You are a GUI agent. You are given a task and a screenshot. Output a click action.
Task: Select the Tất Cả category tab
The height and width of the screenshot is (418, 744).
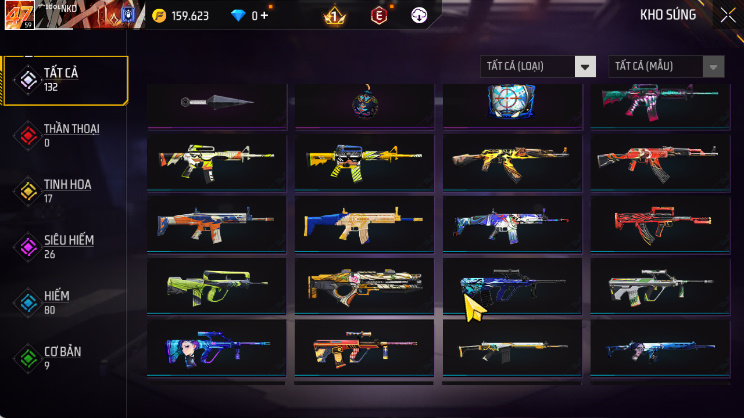(x=66, y=80)
